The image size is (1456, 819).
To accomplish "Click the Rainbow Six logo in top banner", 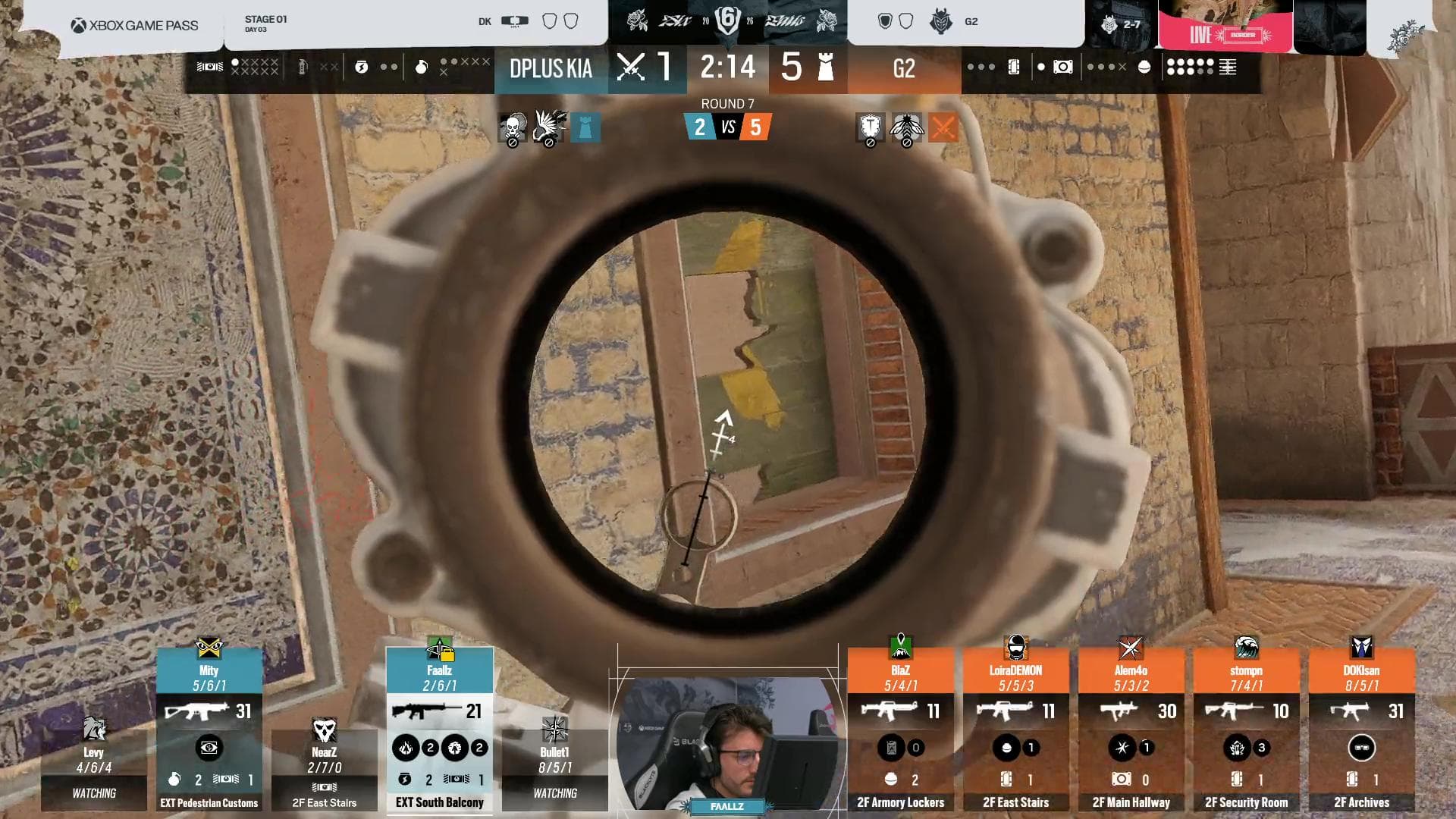I will [727, 21].
